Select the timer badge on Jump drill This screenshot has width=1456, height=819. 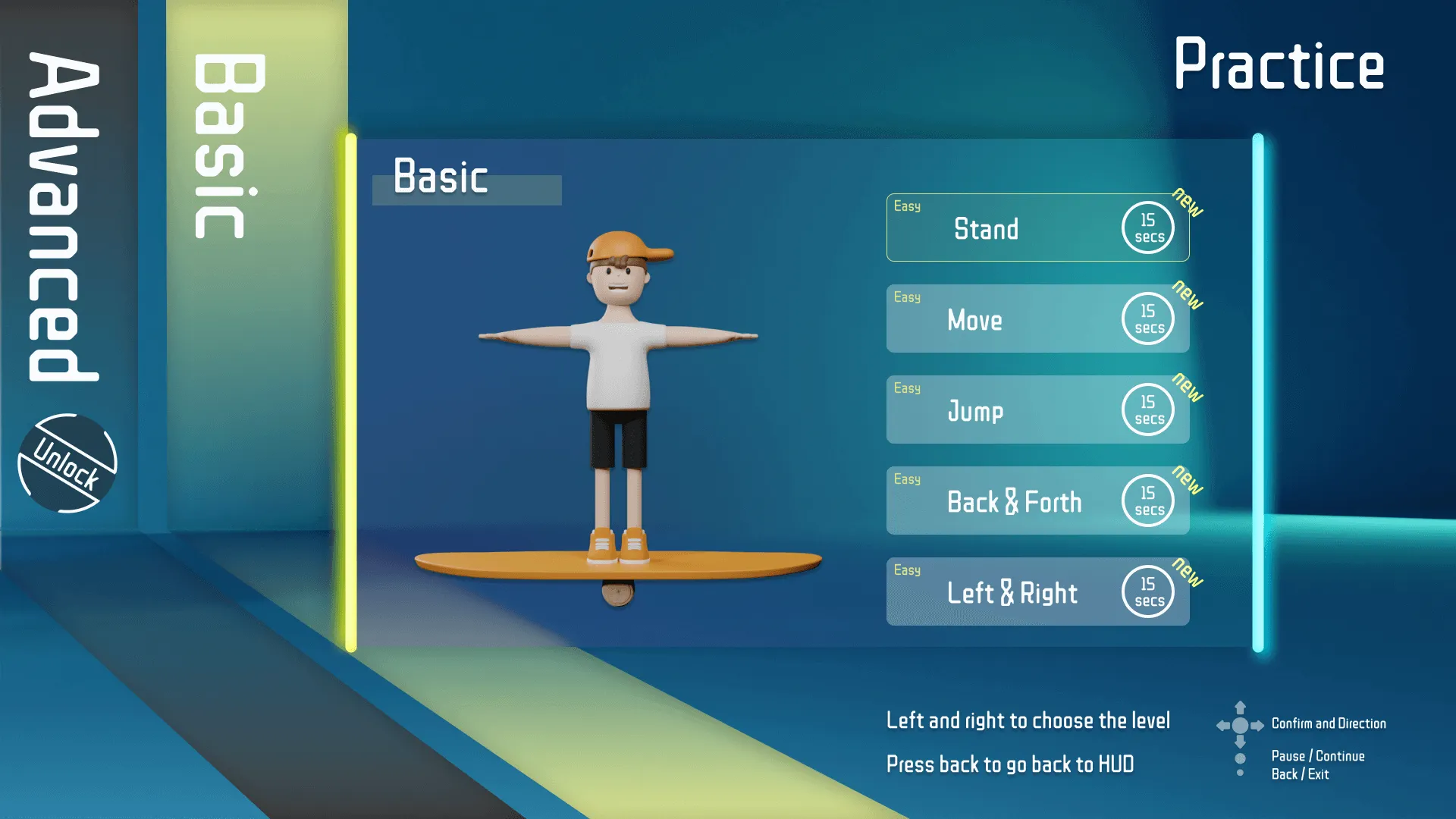coord(1147,409)
